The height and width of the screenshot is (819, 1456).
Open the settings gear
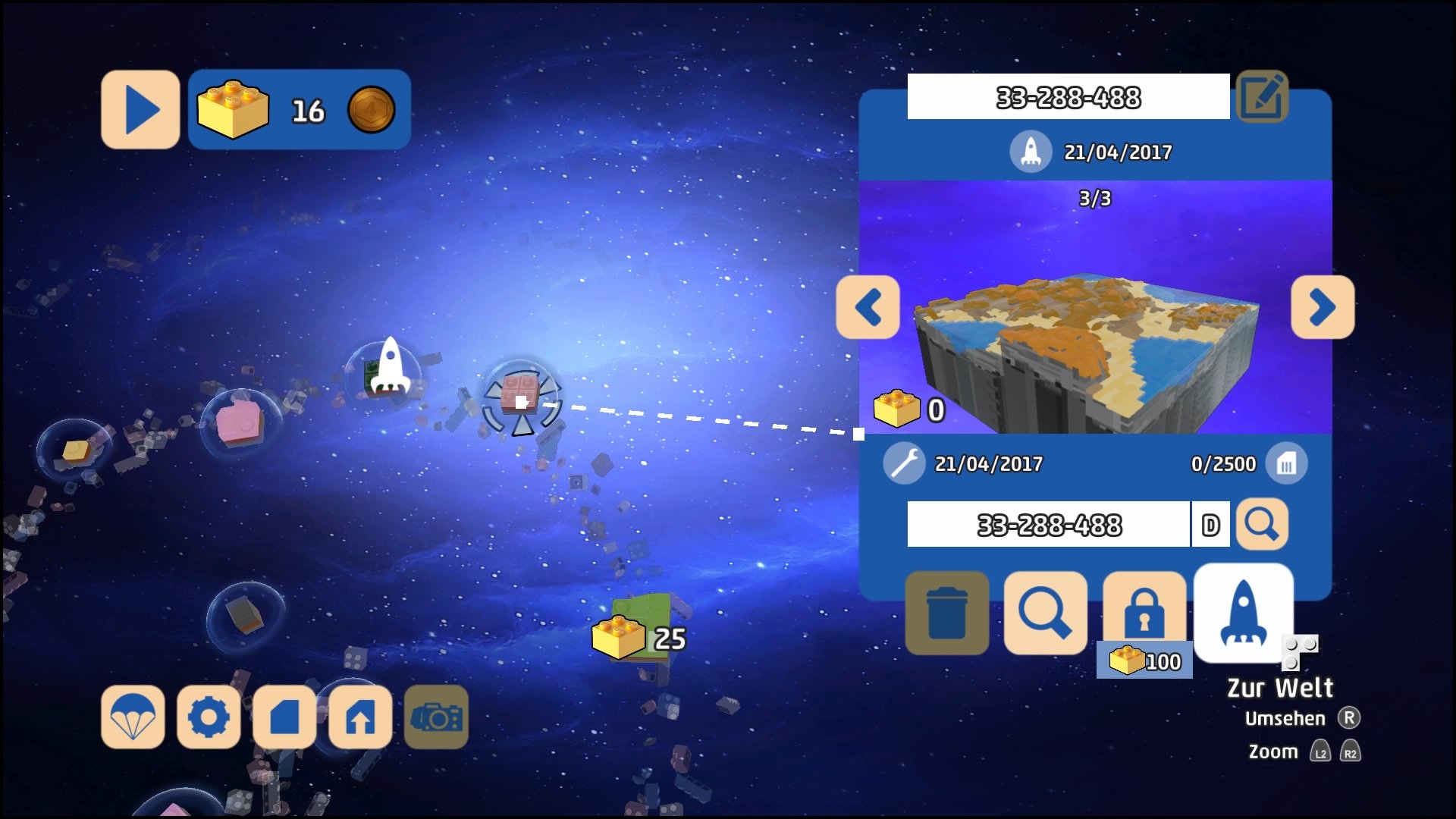[x=209, y=717]
